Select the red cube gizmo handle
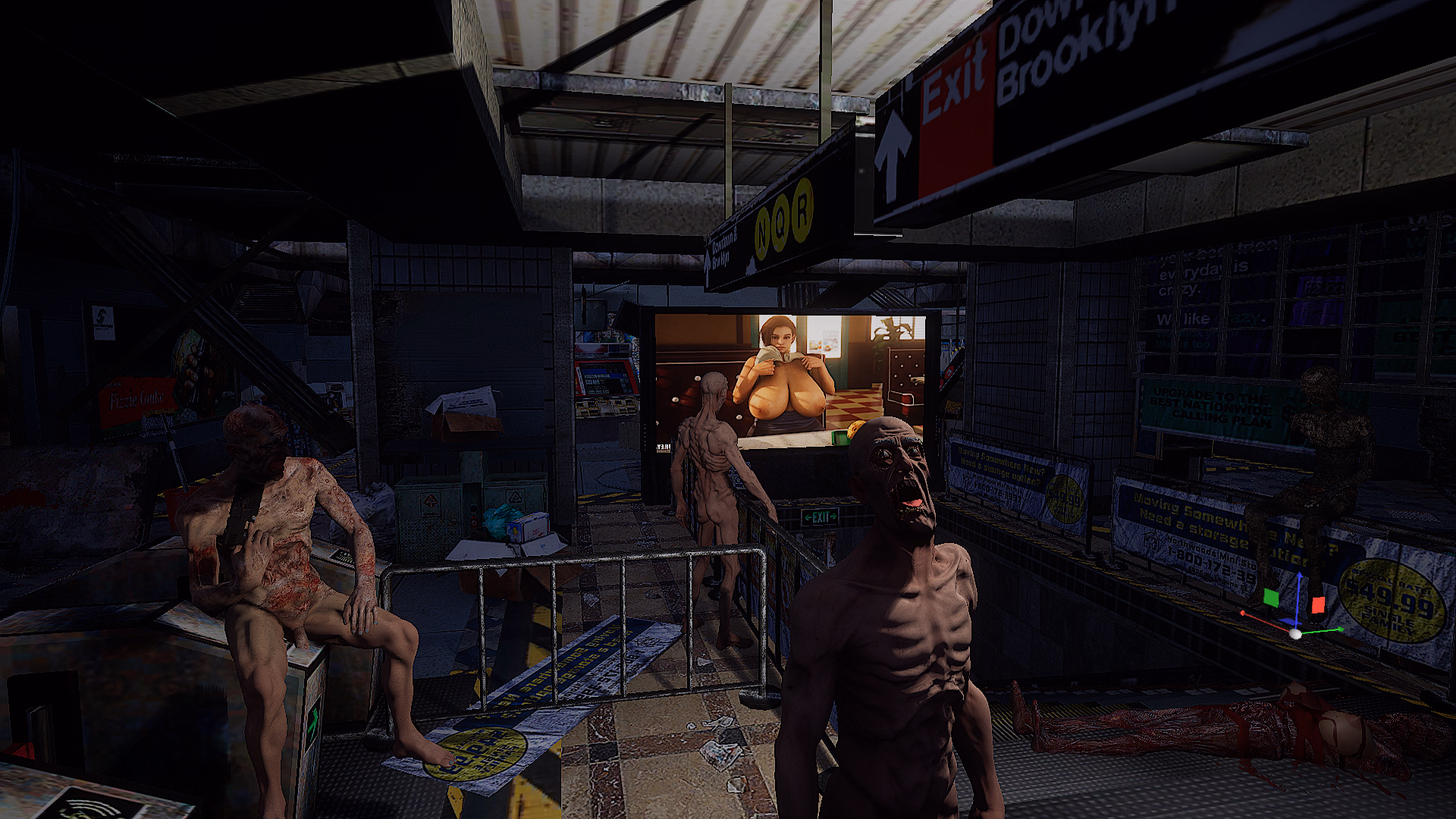 click(1318, 605)
